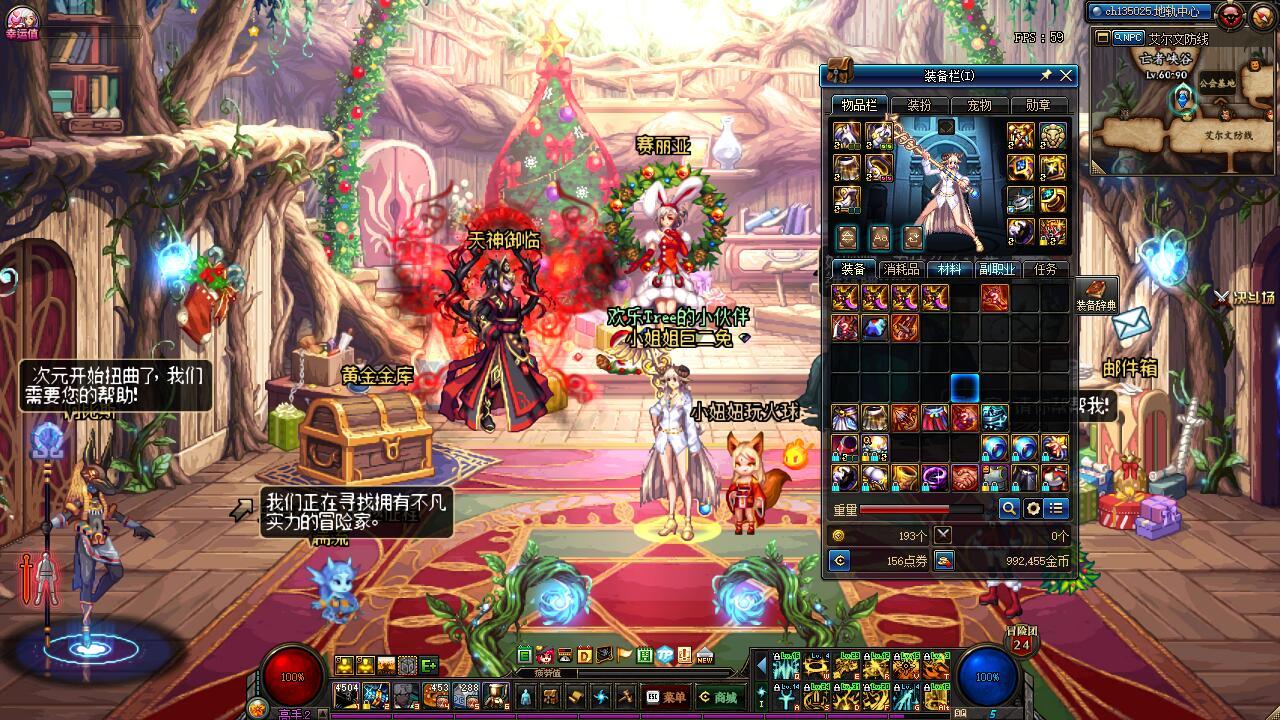Image resolution: width=1280 pixels, height=720 pixels.
Task: Open the inventory gear settings button
Action: [x=1034, y=509]
